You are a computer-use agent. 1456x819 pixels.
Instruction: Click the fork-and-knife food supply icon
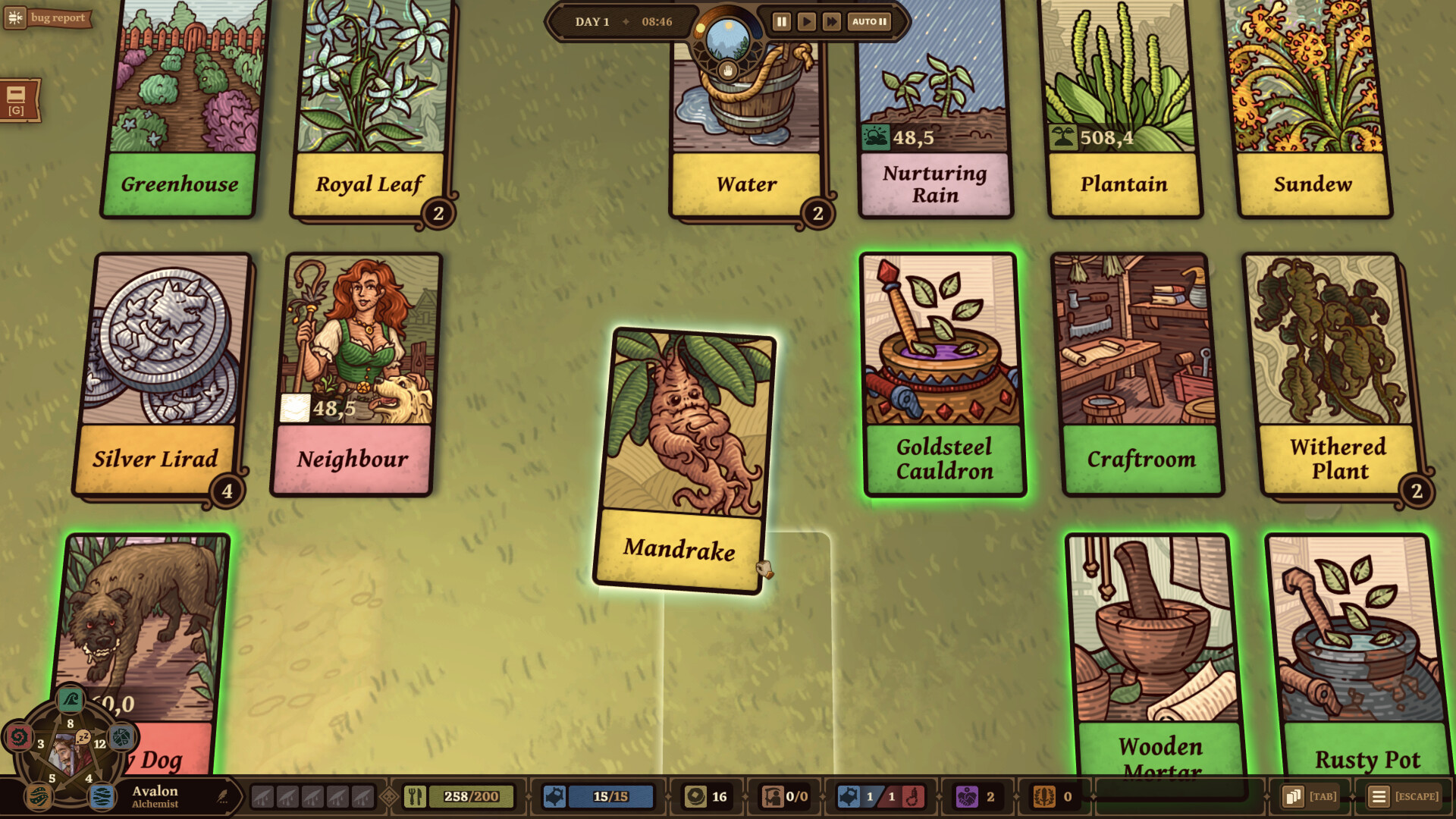click(x=416, y=796)
